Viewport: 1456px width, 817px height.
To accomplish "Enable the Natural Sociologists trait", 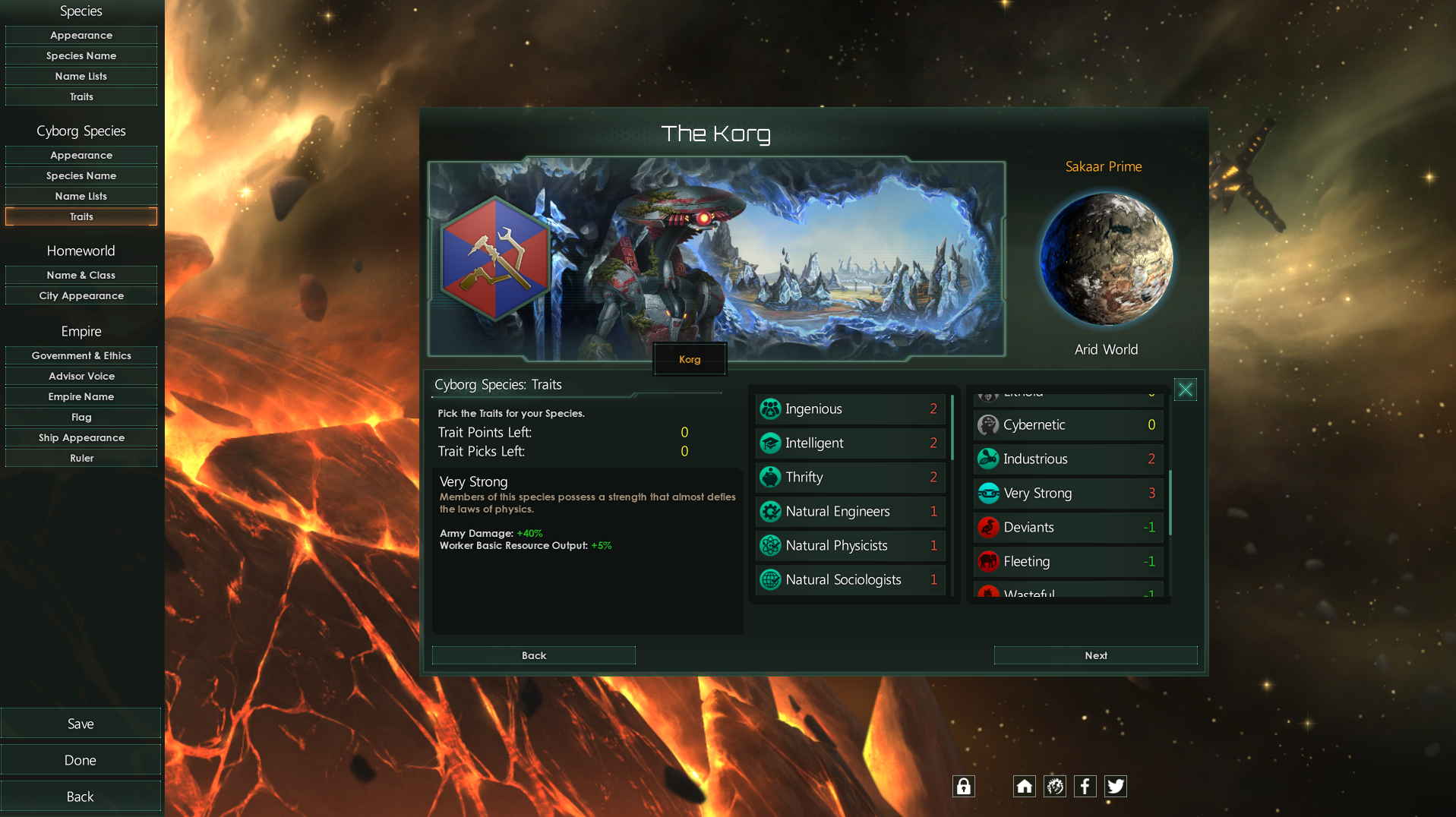I will click(769, 579).
